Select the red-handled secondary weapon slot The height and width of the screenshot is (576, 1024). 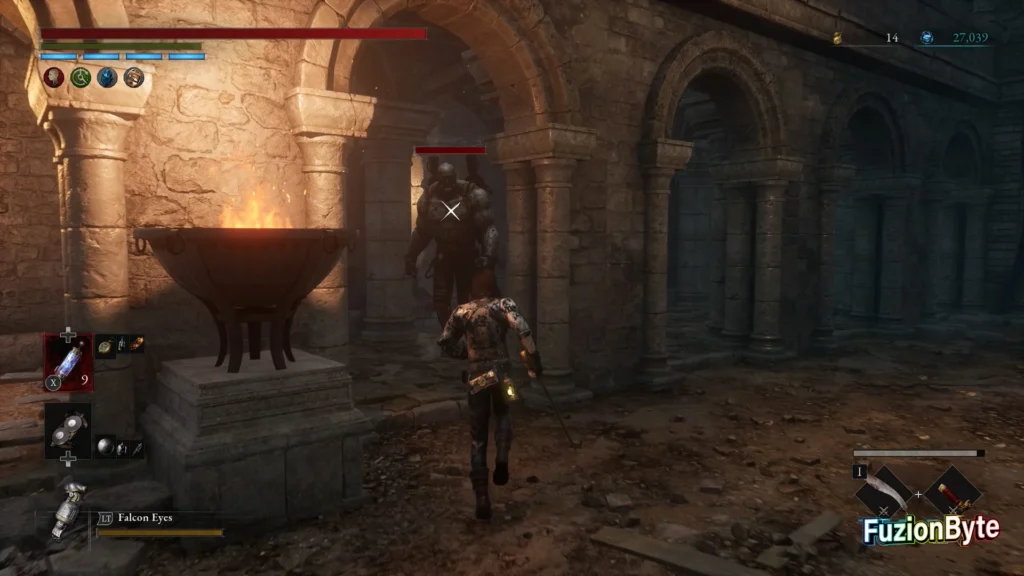click(951, 491)
